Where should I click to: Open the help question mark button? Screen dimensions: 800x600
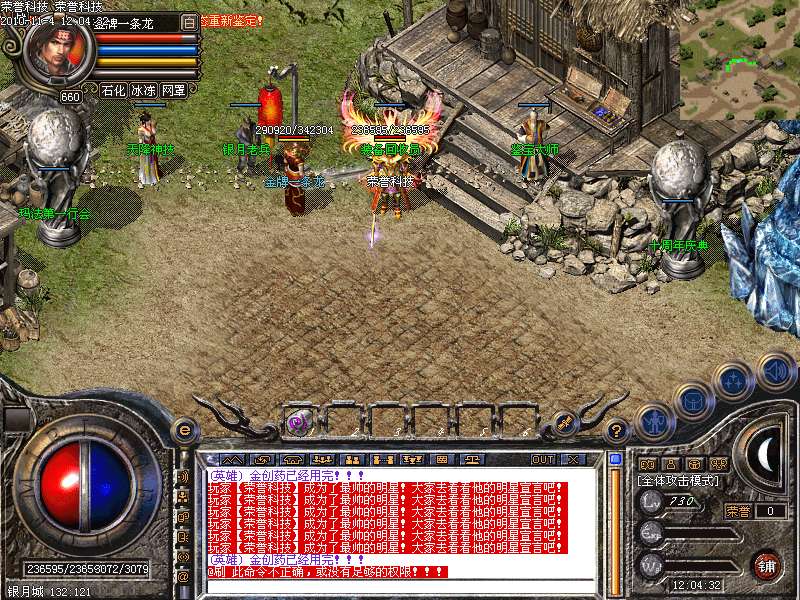point(617,432)
